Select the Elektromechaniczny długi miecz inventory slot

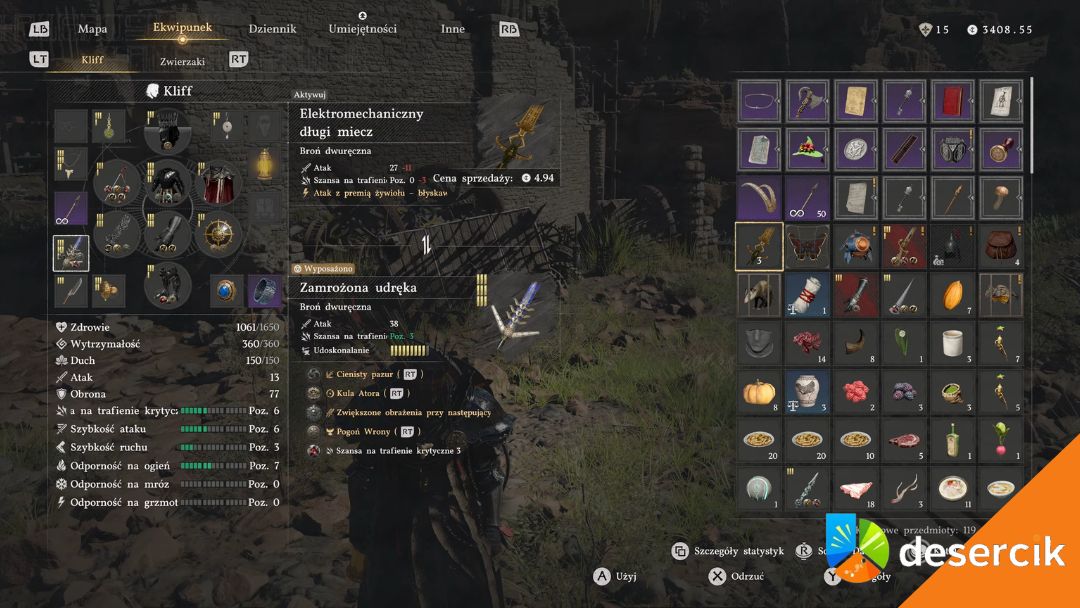tap(759, 246)
